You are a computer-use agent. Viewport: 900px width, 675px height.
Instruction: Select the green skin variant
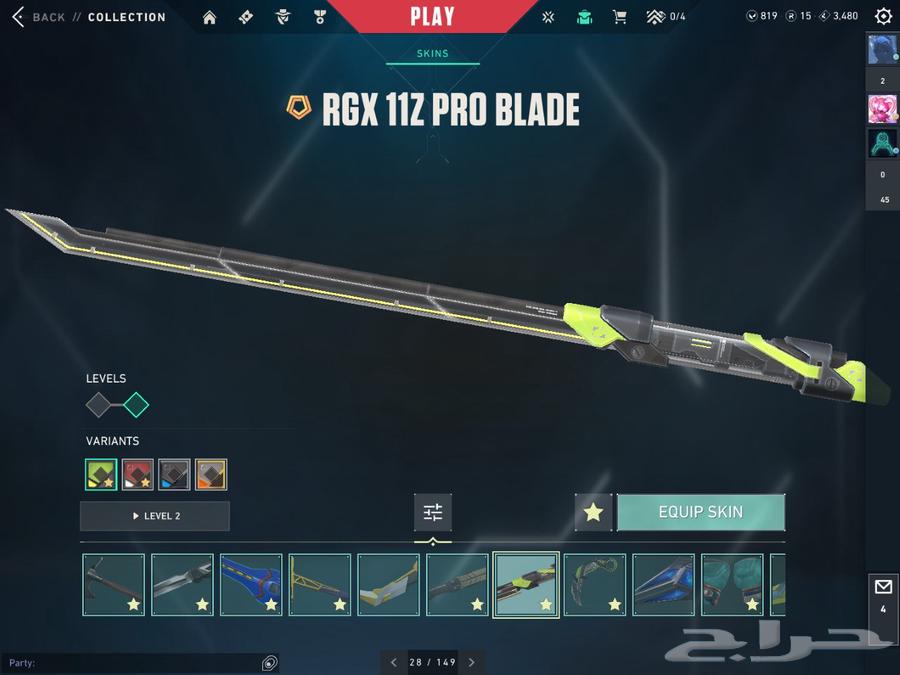click(101, 474)
